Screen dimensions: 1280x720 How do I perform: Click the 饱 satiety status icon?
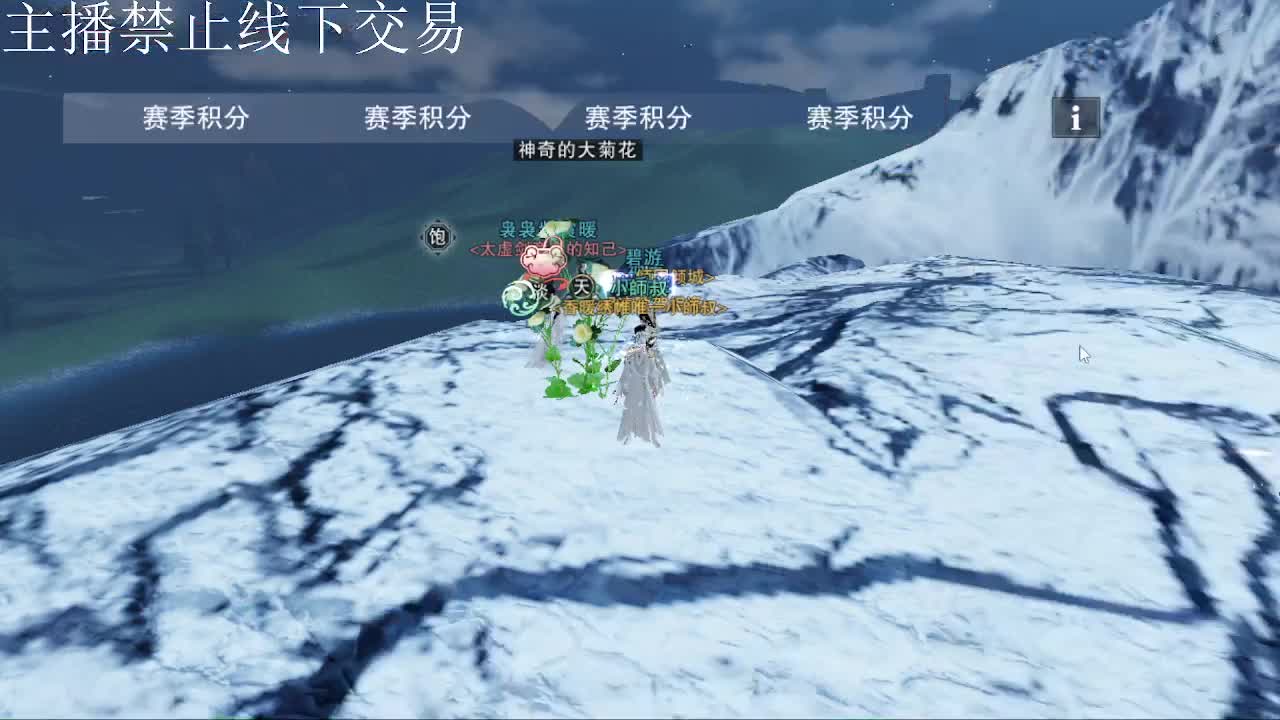click(x=439, y=234)
